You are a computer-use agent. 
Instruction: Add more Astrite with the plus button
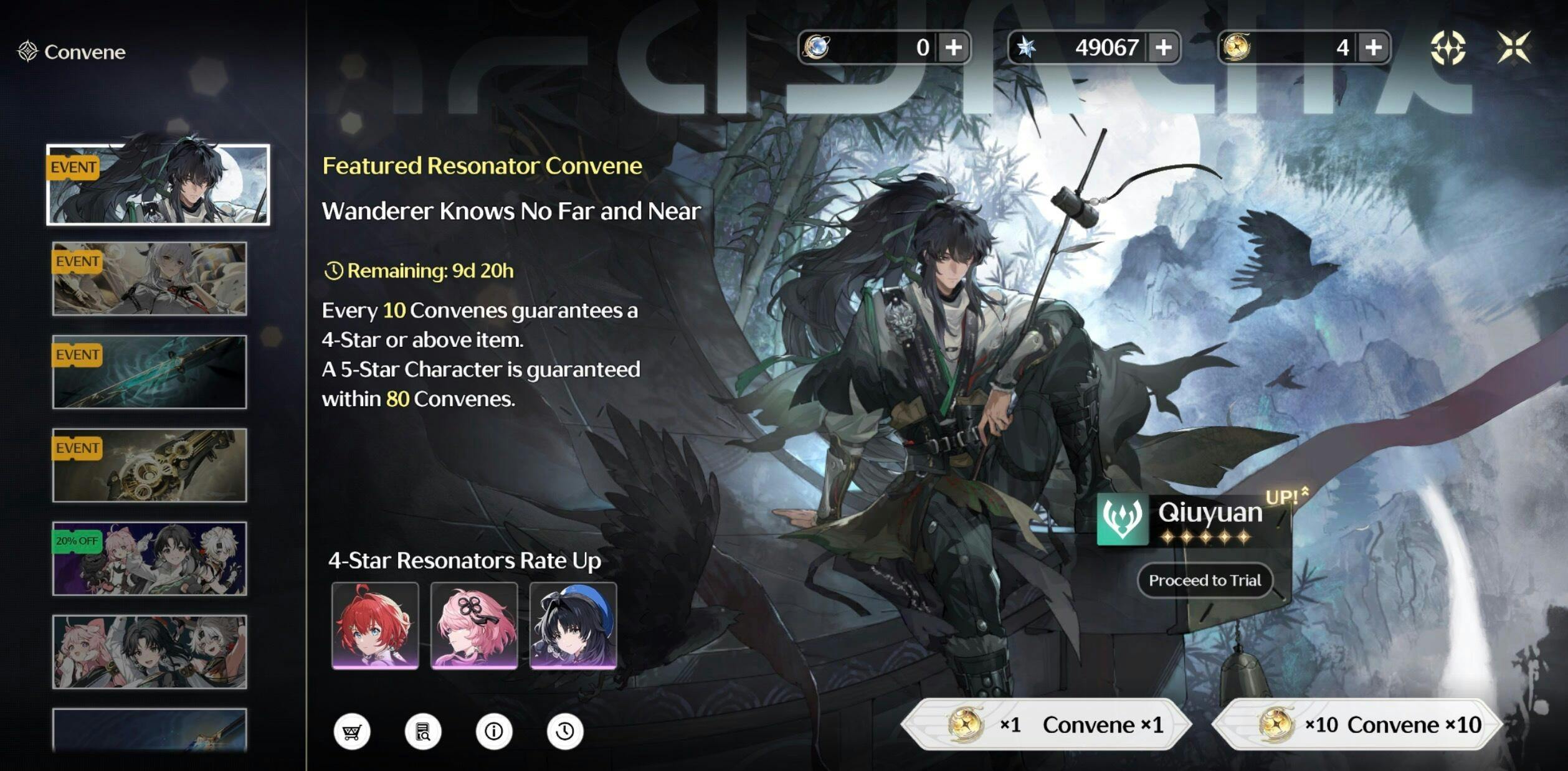pyautogui.click(x=1163, y=47)
